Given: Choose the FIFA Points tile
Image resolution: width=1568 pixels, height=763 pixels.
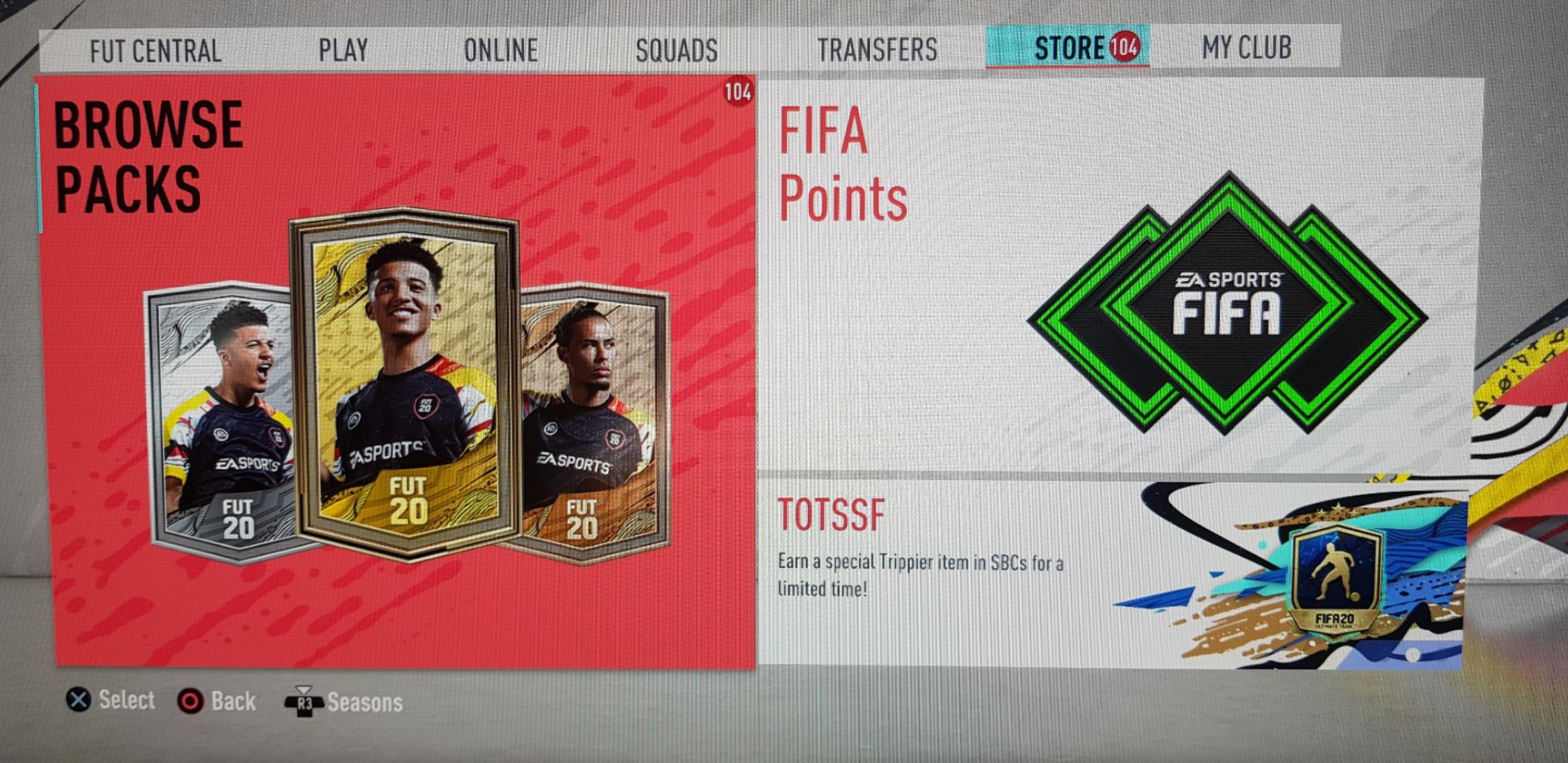Looking at the screenshot, I should point(1119,274).
